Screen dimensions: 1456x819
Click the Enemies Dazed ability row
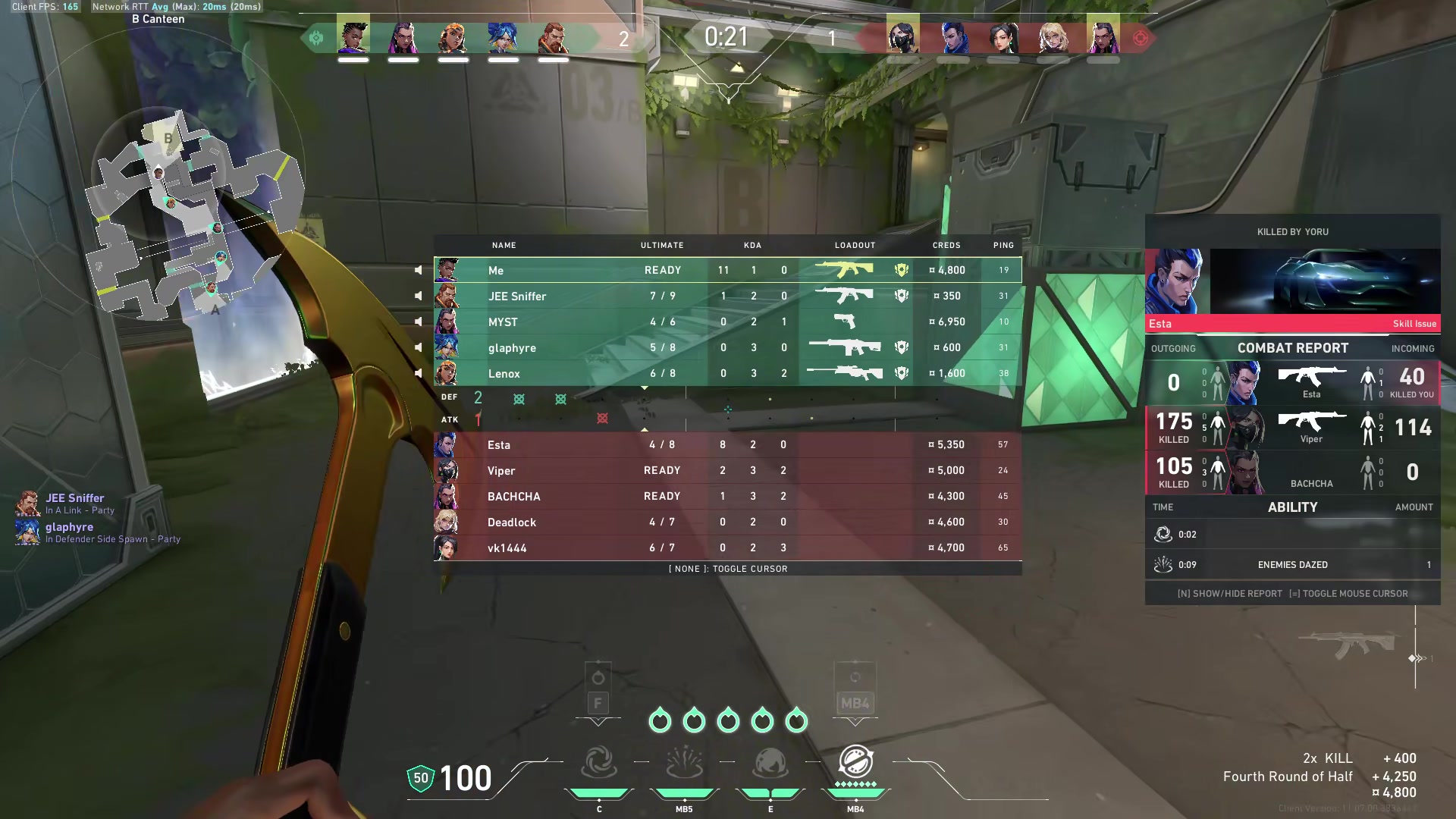(x=1292, y=565)
